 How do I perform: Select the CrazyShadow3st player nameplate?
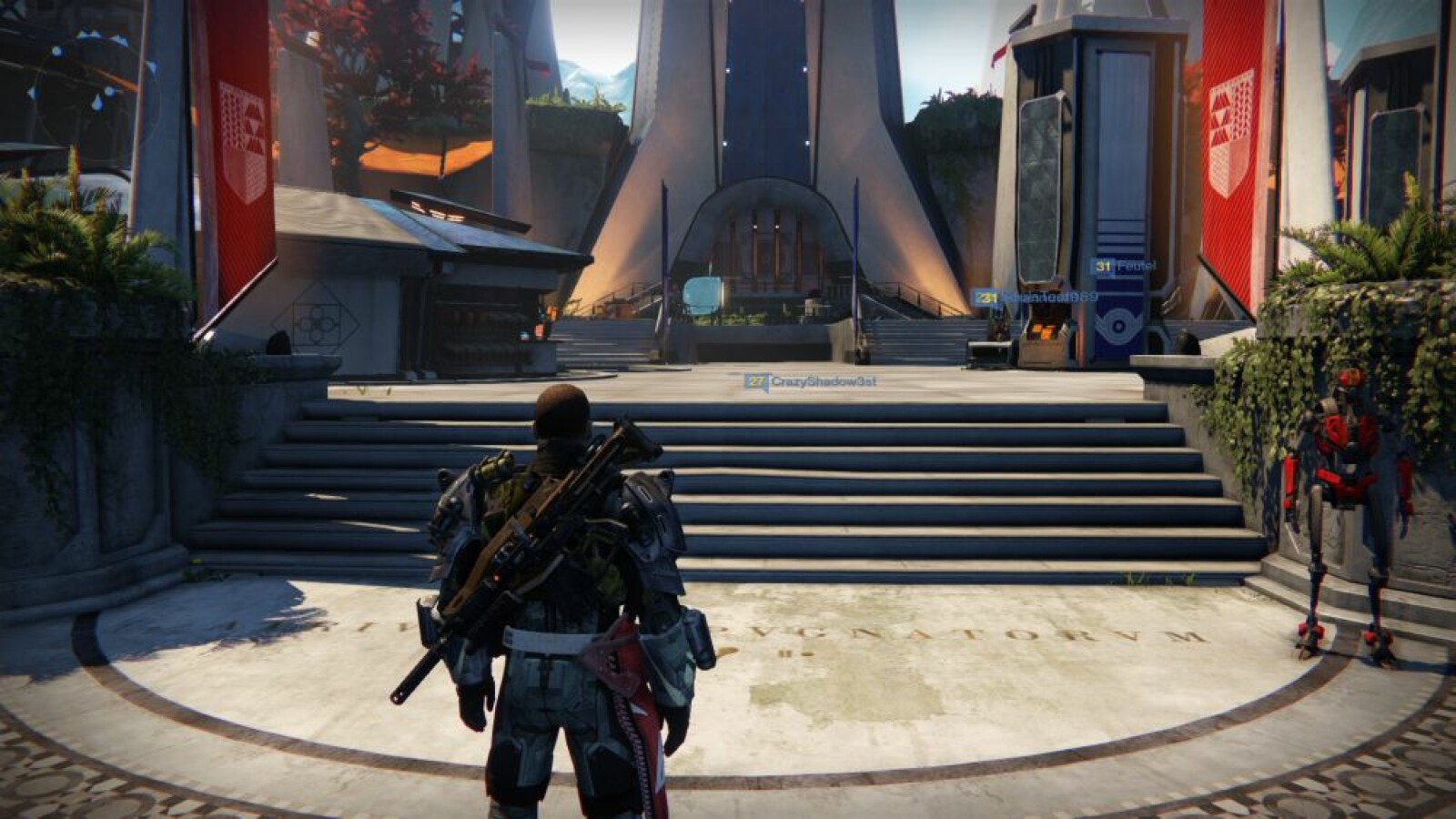[x=811, y=382]
